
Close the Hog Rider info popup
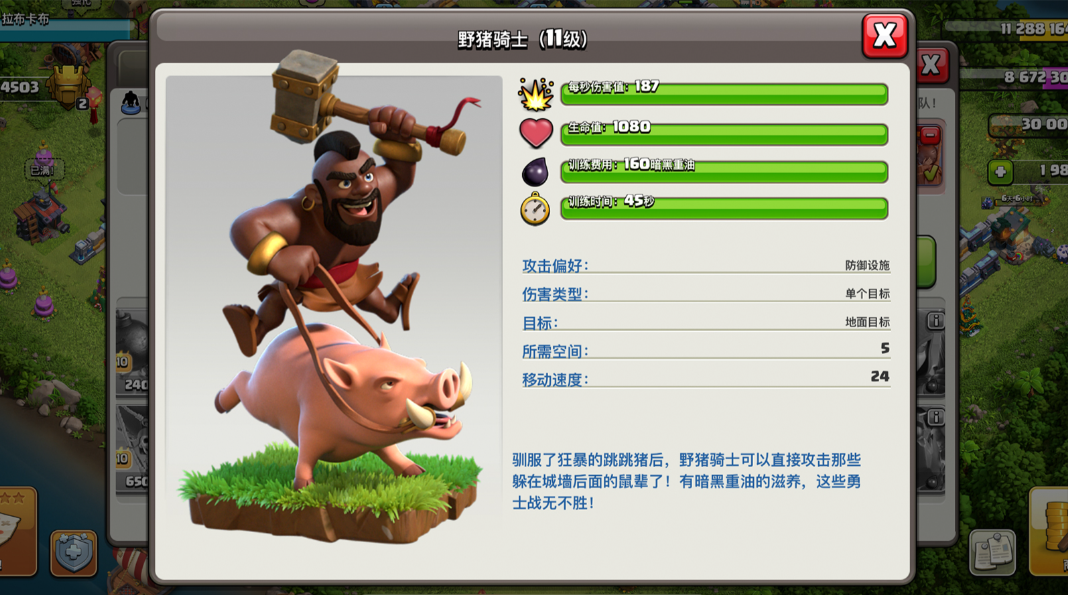tap(884, 36)
